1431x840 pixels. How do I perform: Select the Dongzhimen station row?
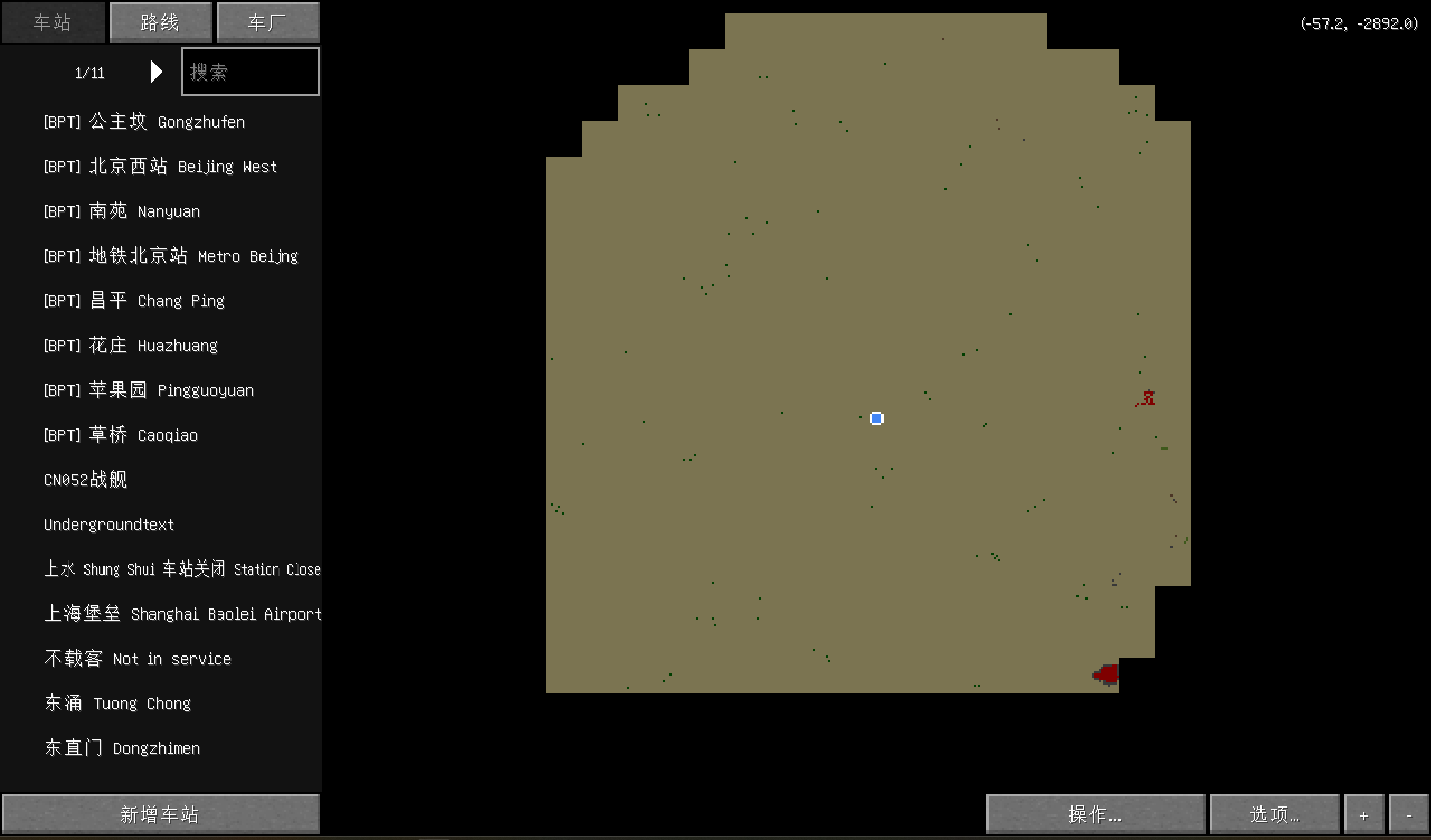122,748
